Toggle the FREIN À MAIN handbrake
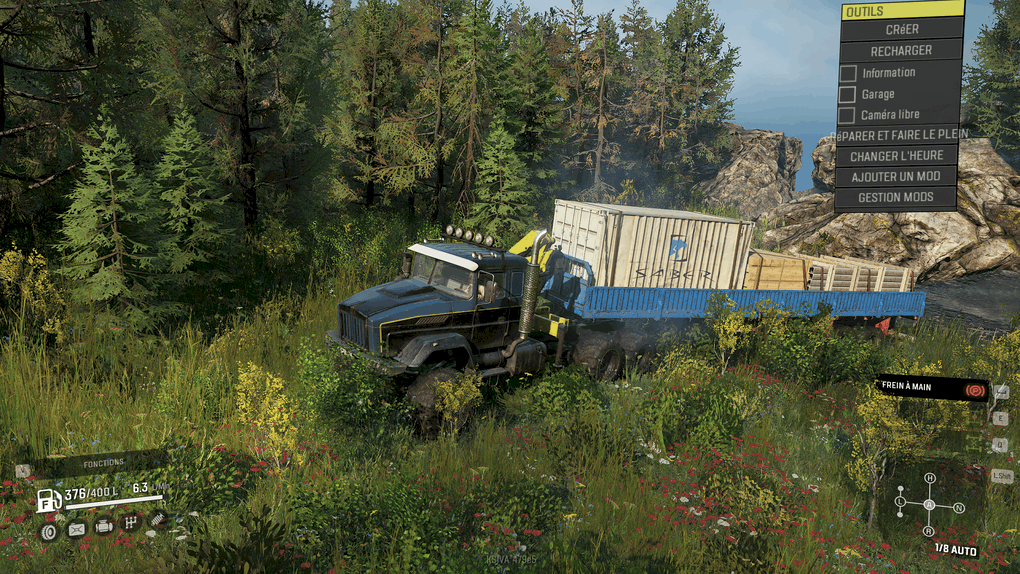The image size is (1020, 574). click(933, 387)
